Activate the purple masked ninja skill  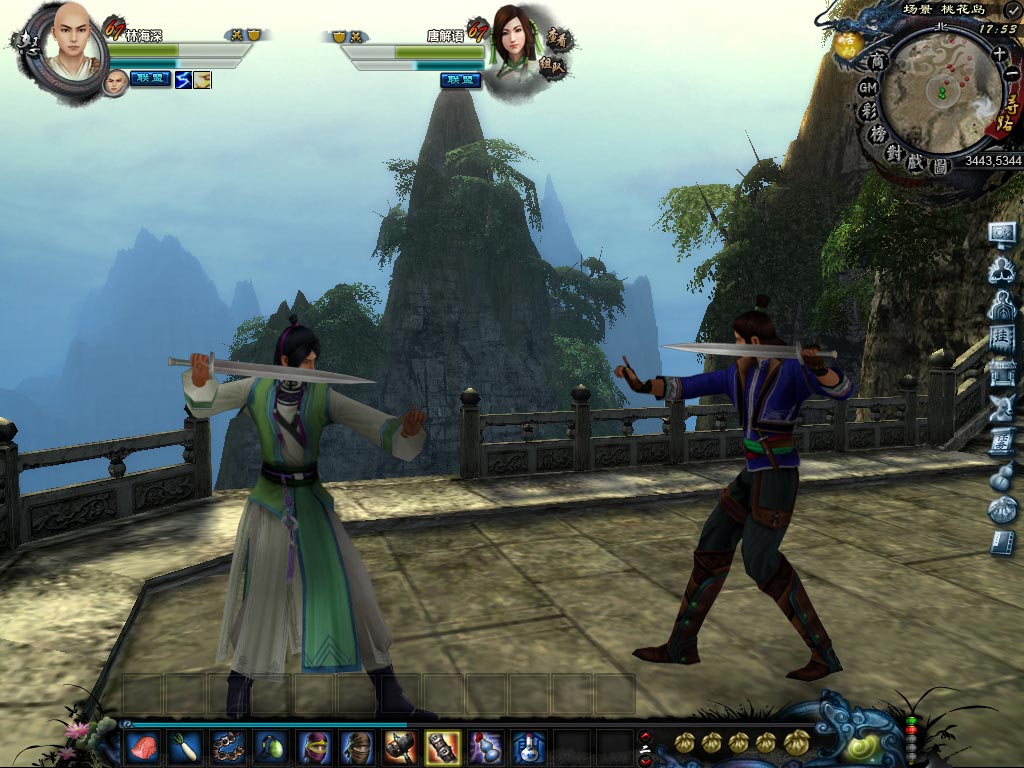coord(313,746)
